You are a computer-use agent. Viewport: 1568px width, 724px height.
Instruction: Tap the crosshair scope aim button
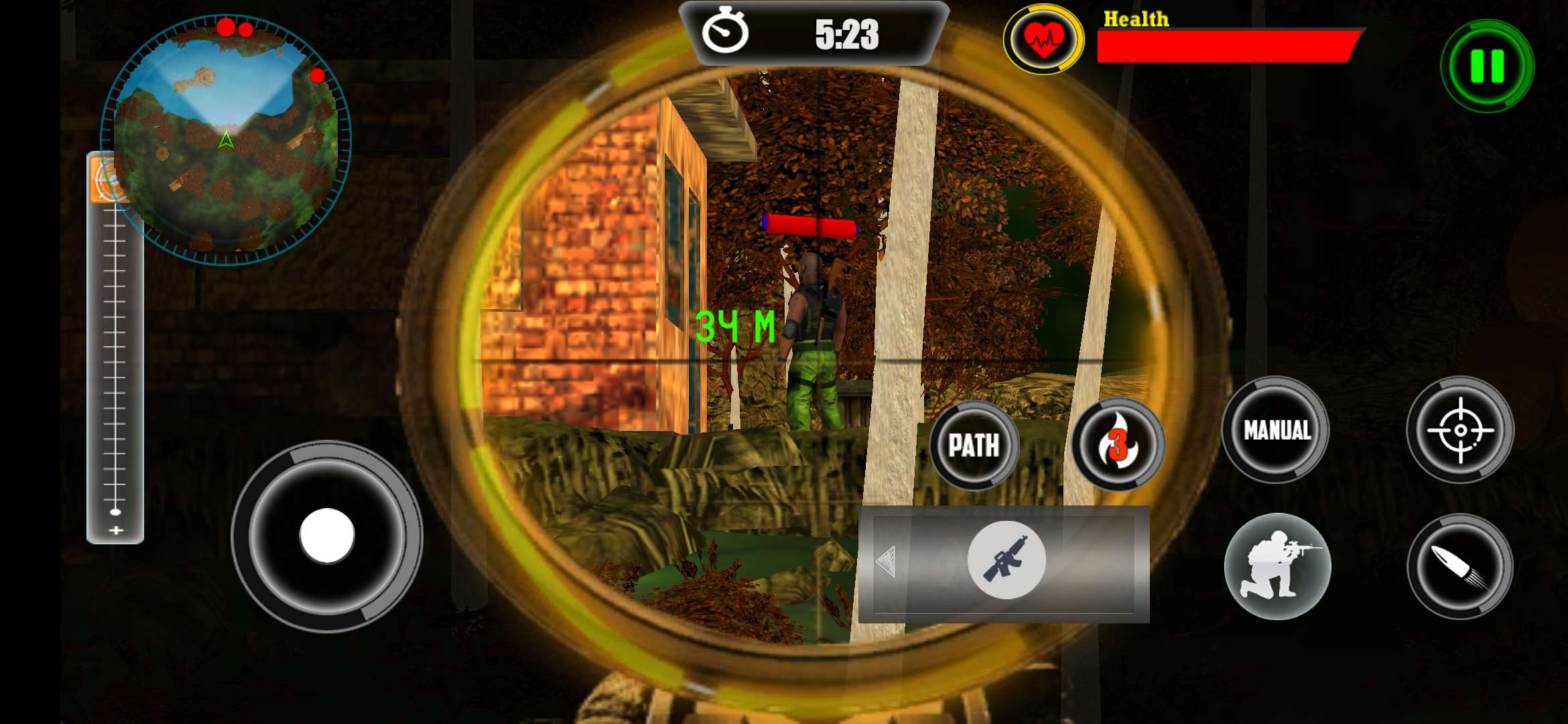(x=1460, y=430)
